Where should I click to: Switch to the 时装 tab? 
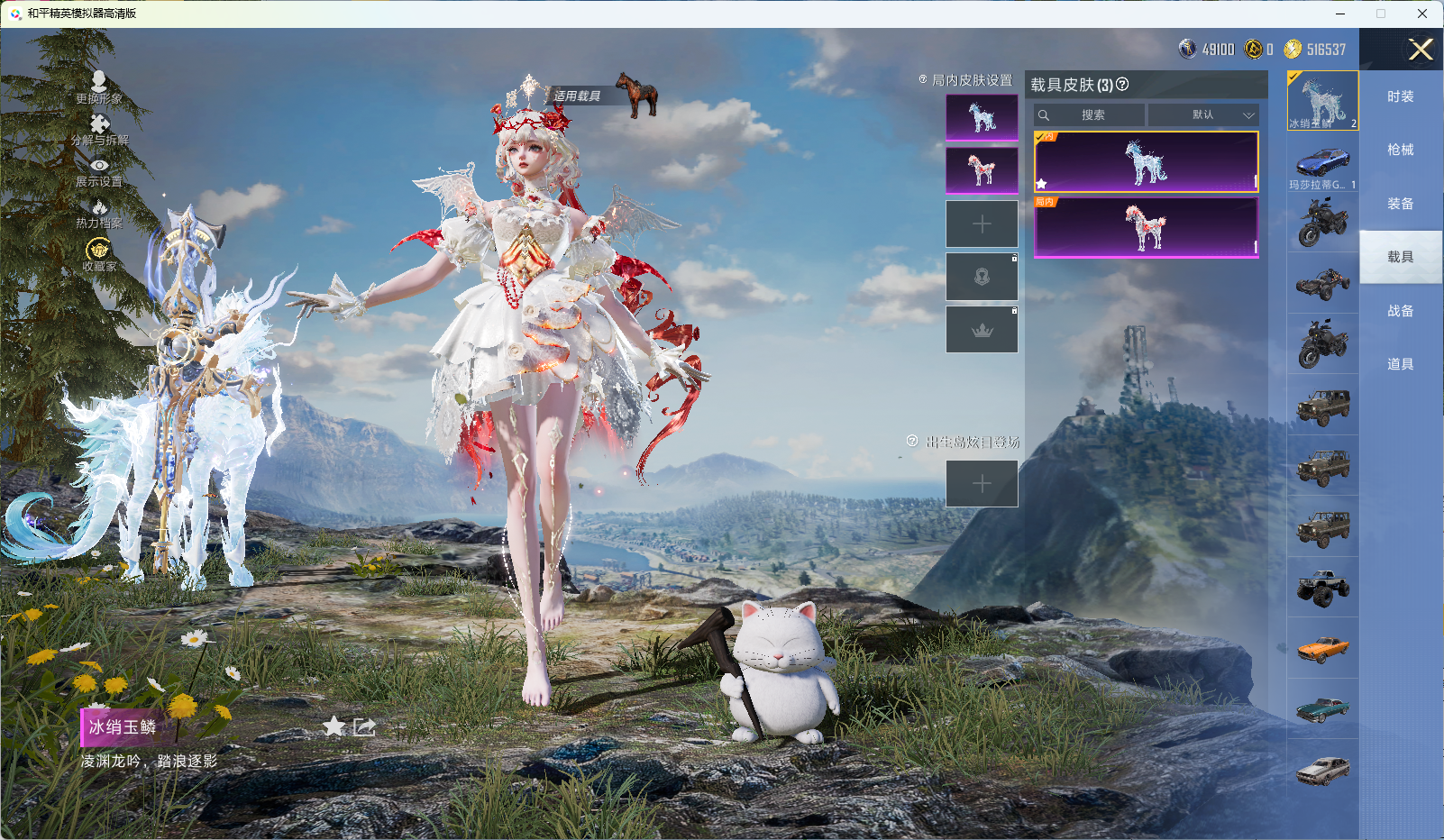click(x=1400, y=96)
